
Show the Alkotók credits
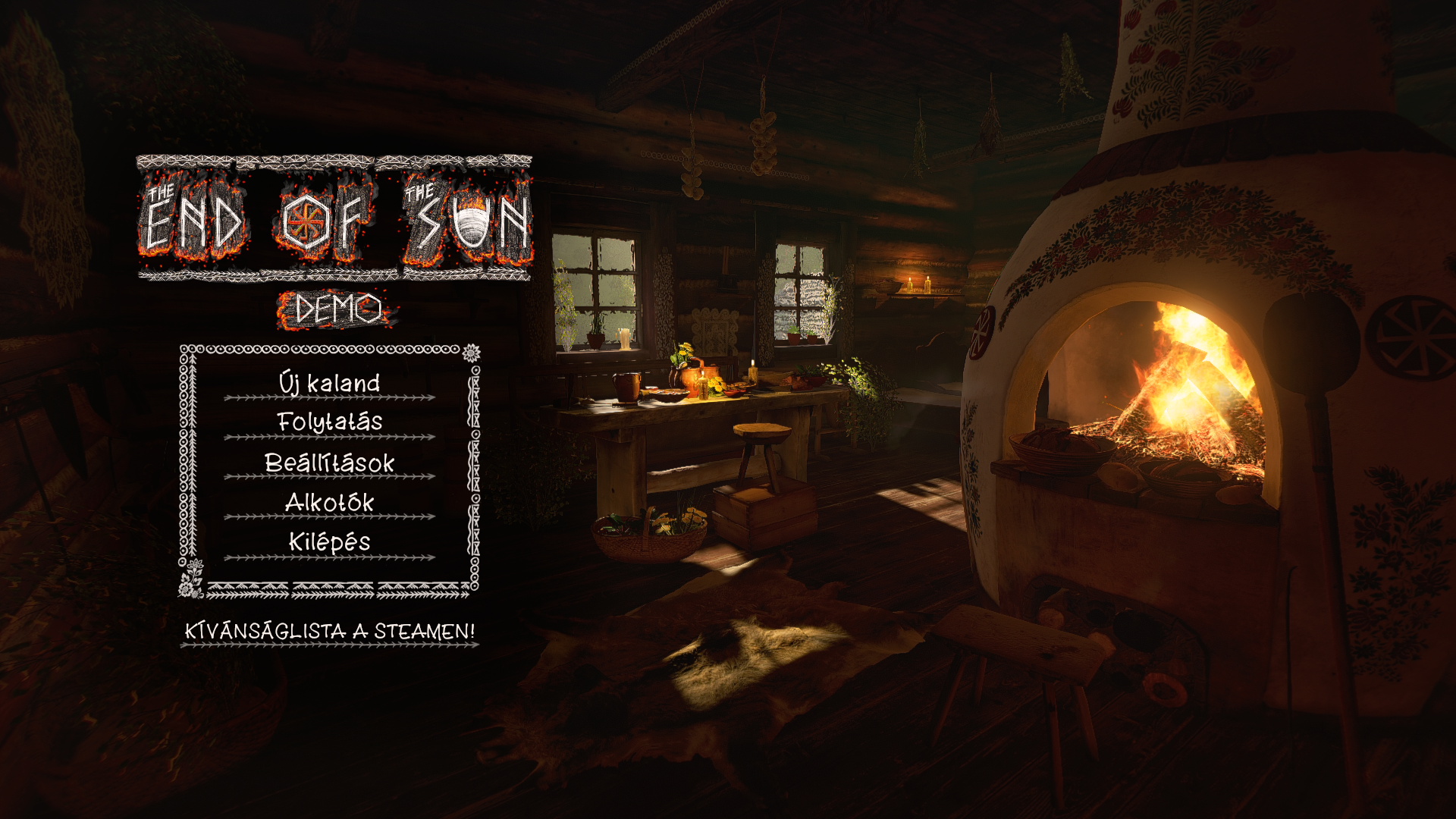pos(329,502)
